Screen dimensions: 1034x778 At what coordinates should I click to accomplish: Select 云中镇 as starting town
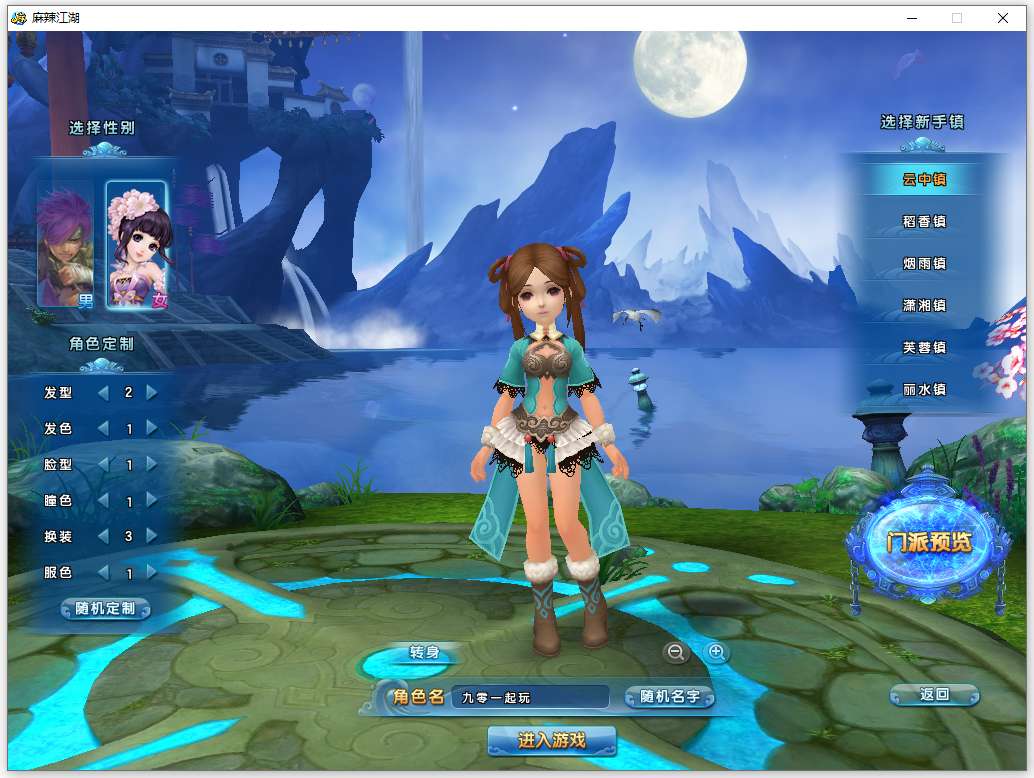click(924, 180)
